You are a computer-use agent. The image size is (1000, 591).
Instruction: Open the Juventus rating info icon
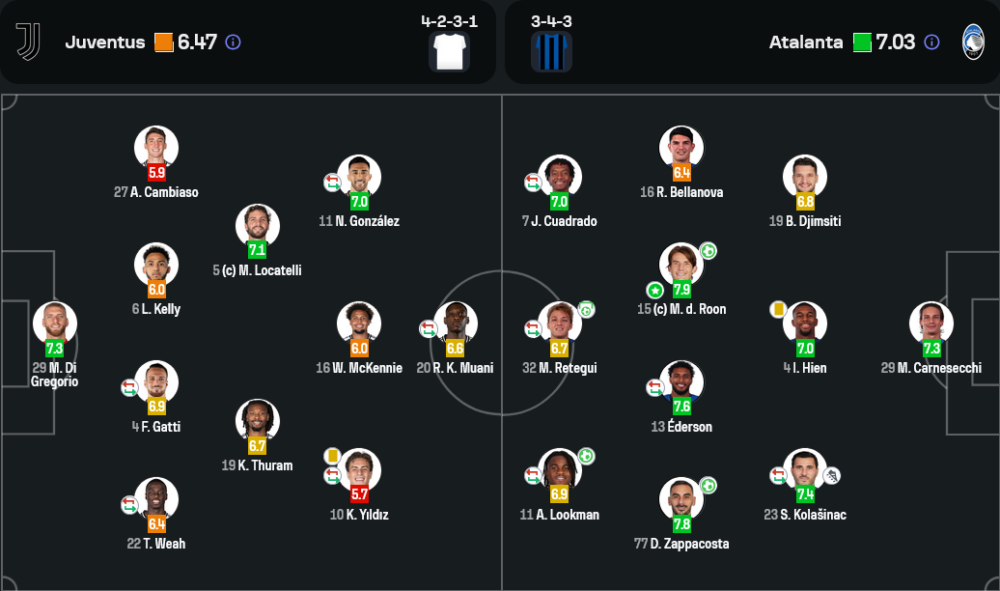click(233, 42)
